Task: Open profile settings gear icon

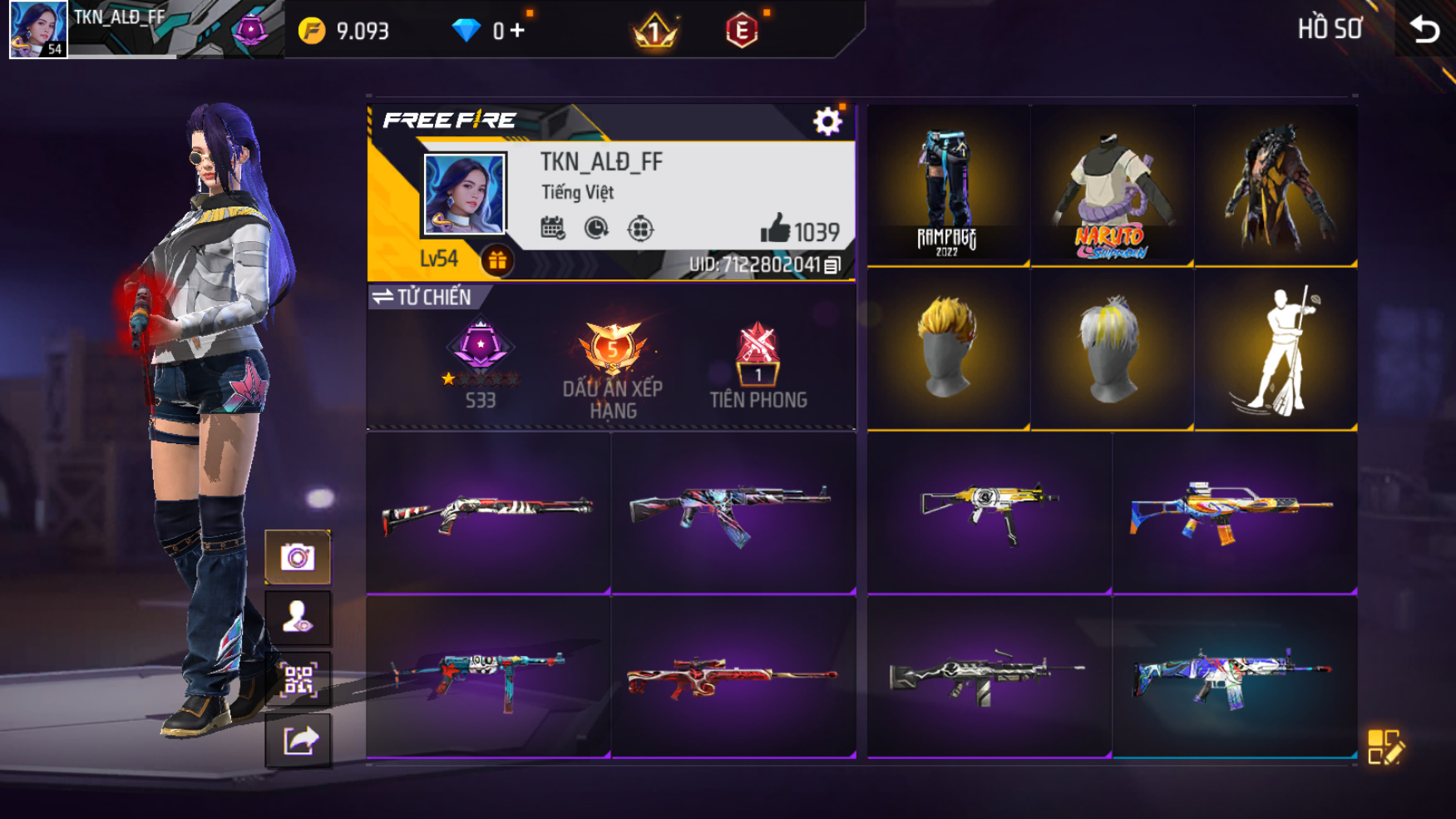Action: [x=827, y=122]
